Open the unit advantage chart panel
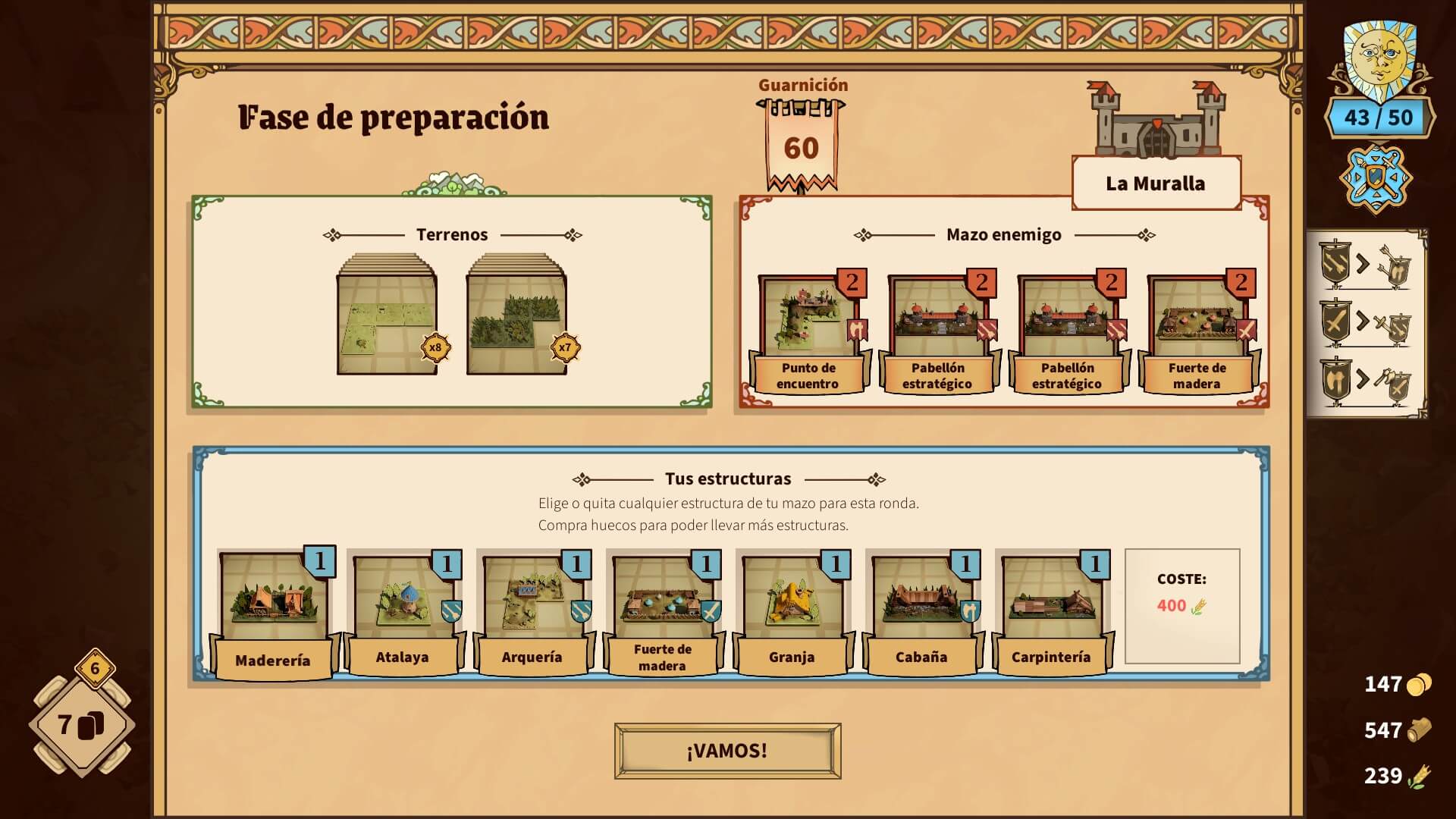Image resolution: width=1456 pixels, height=819 pixels. (1366, 324)
